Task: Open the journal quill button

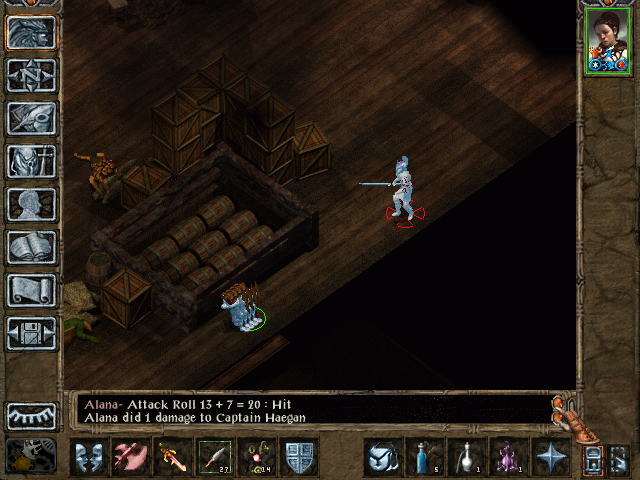Action: click(x=31, y=118)
